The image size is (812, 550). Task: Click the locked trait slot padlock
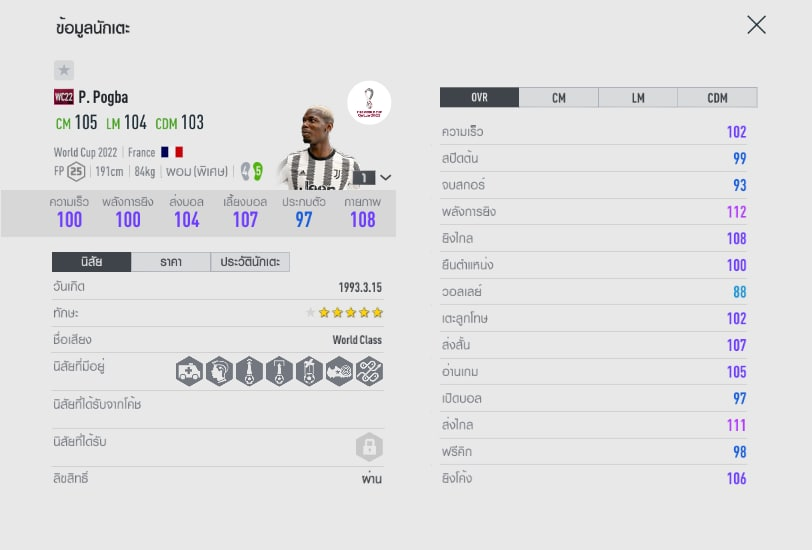click(x=369, y=447)
